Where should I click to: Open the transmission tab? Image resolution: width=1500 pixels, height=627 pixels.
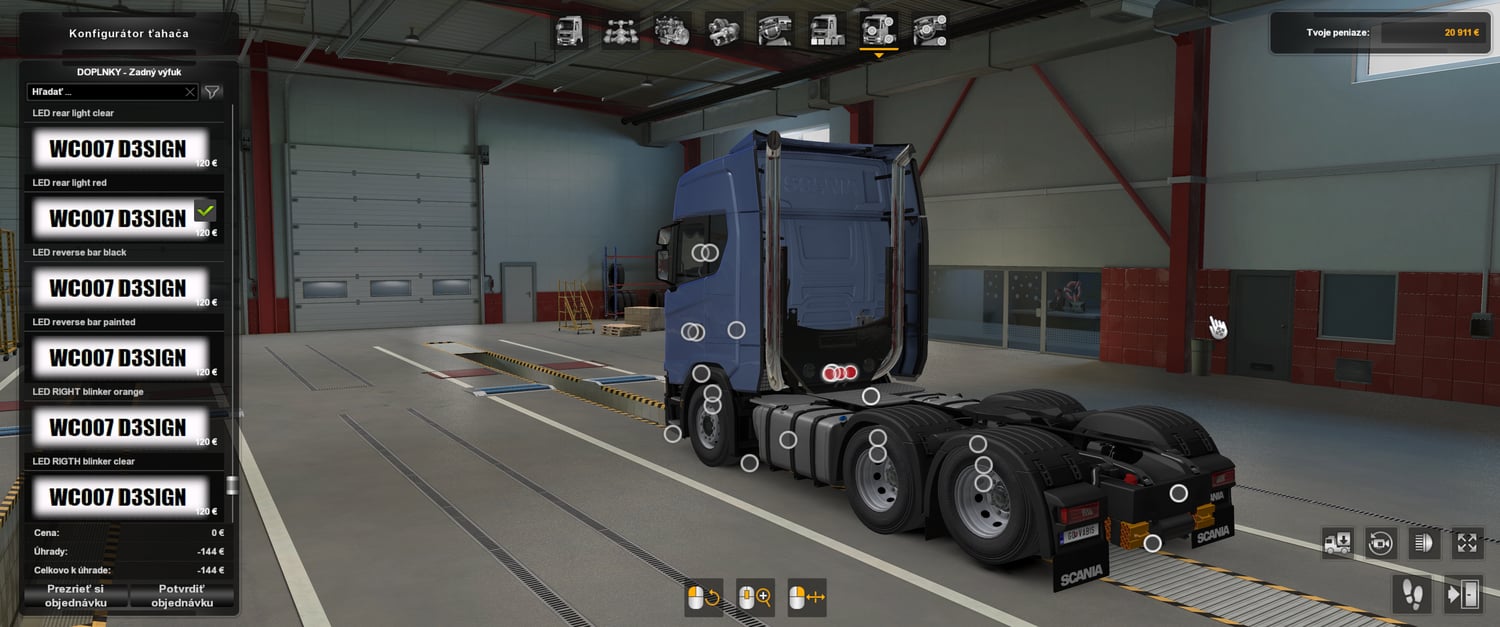(723, 30)
